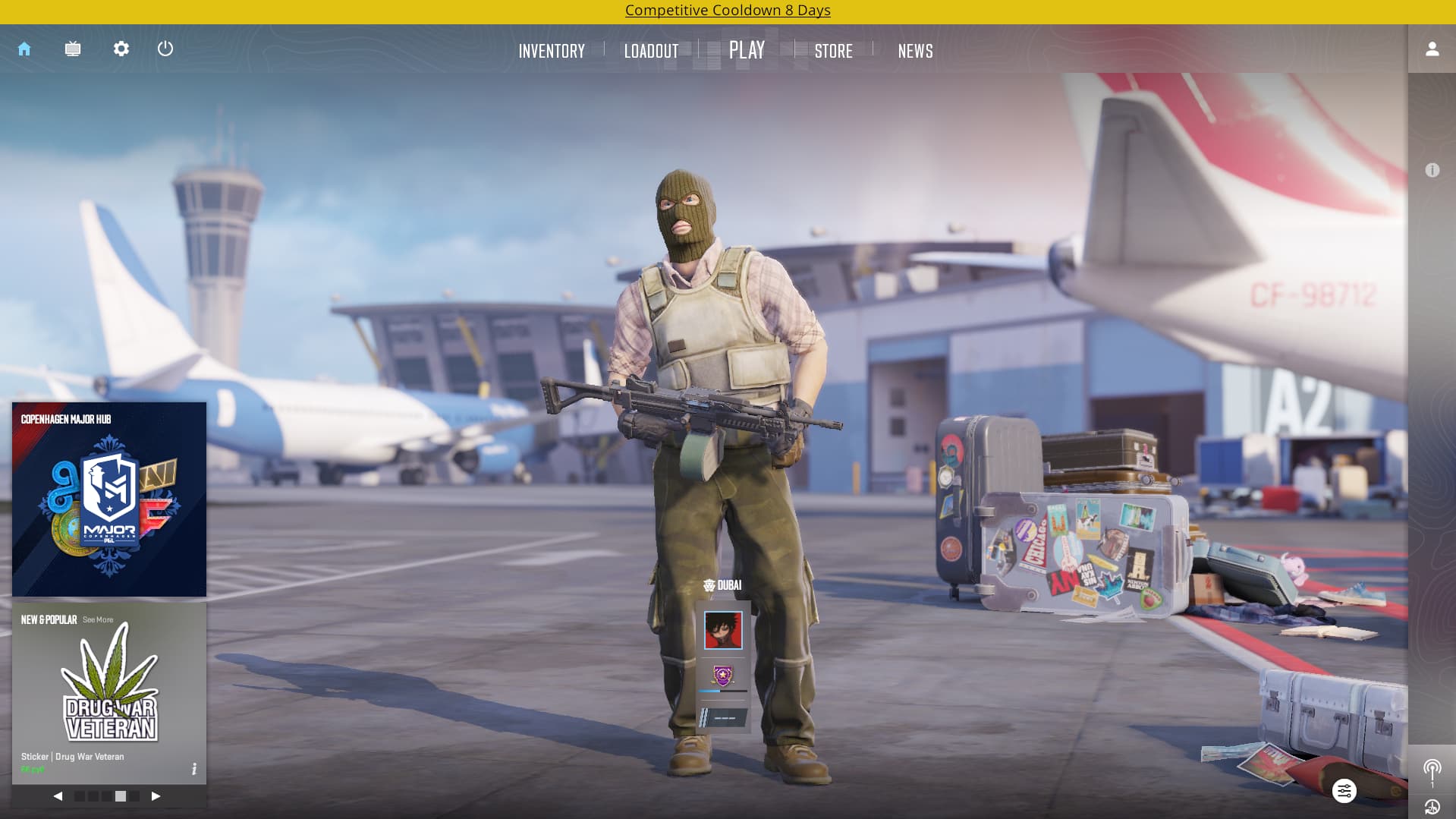The height and width of the screenshot is (819, 1456).
Task: Advance to next featured item with right arrow
Action: point(156,796)
